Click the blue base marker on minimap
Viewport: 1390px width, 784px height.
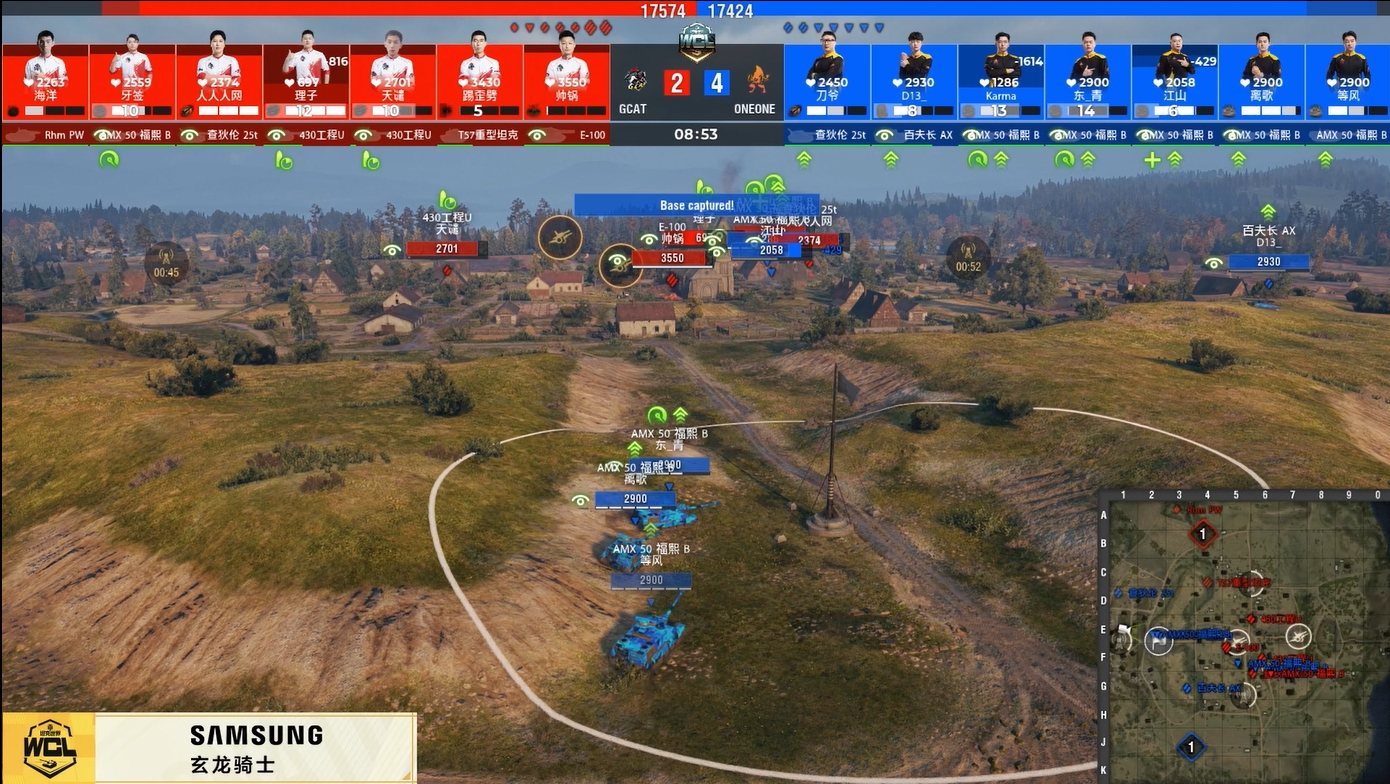1190,747
